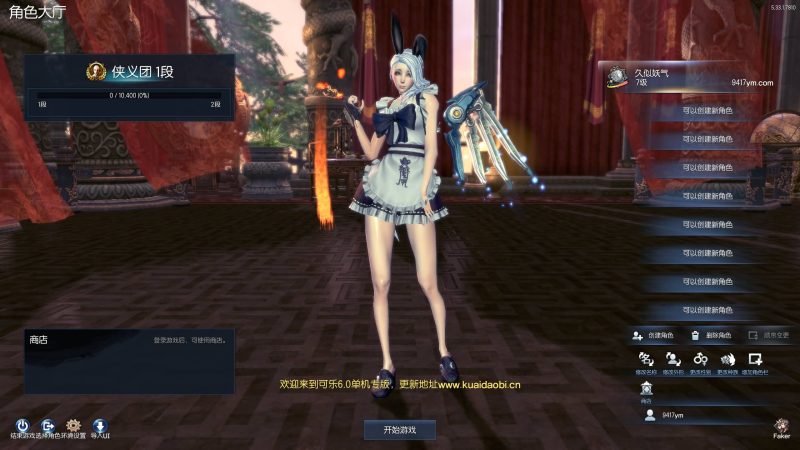Click the power icon to end the game
The image size is (800, 450).
(x=22, y=425)
